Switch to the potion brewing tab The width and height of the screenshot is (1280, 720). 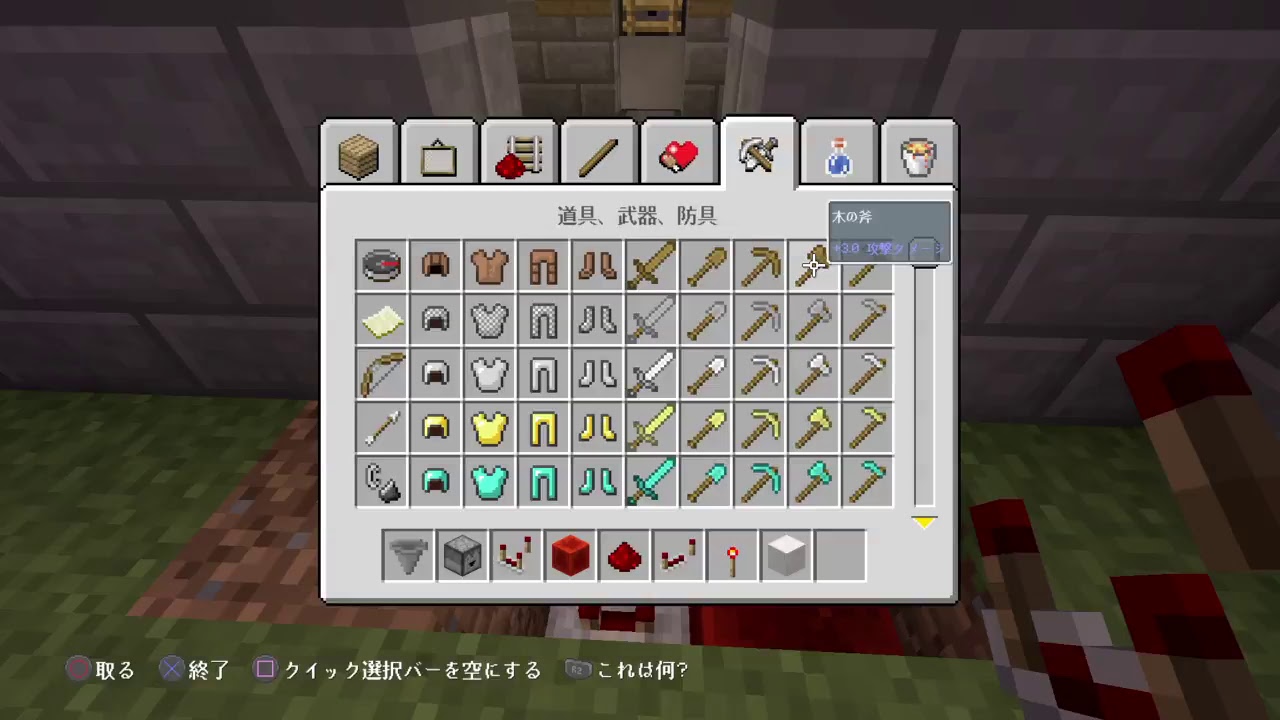[838, 152]
